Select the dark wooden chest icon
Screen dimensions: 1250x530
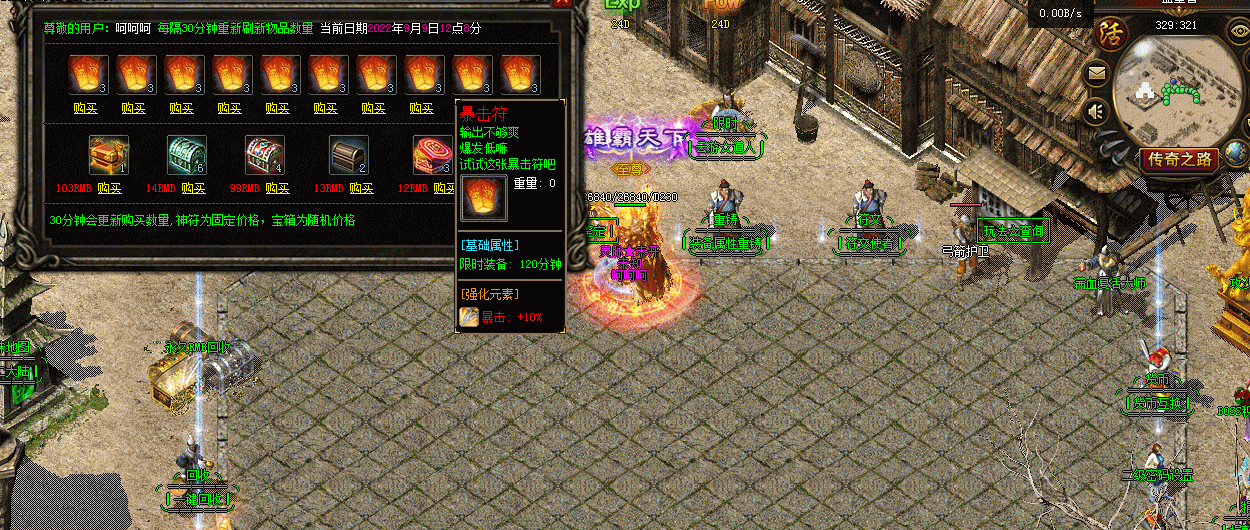[x=349, y=156]
